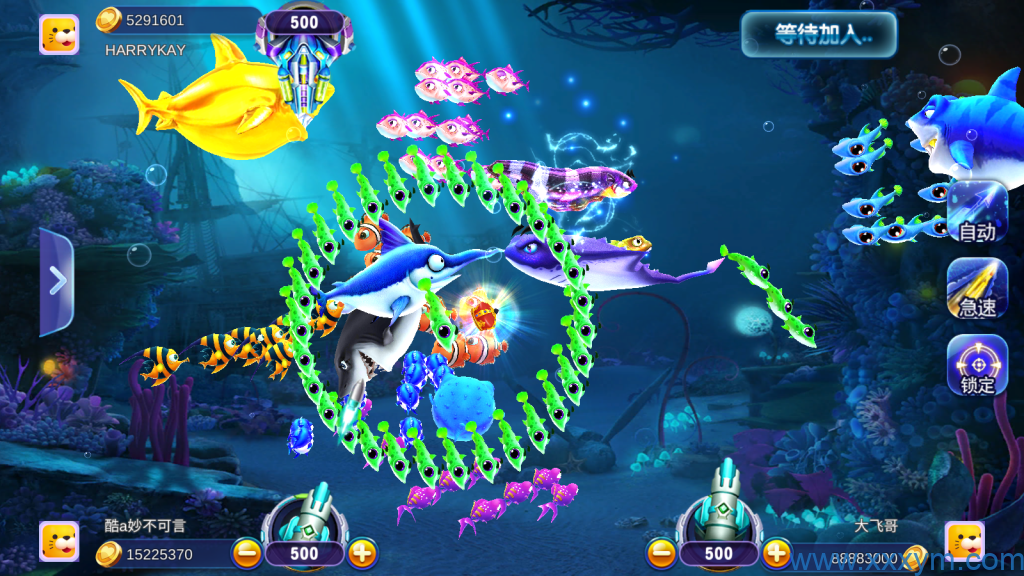Increase the bottom-left cannon bet with plus

tap(362, 552)
